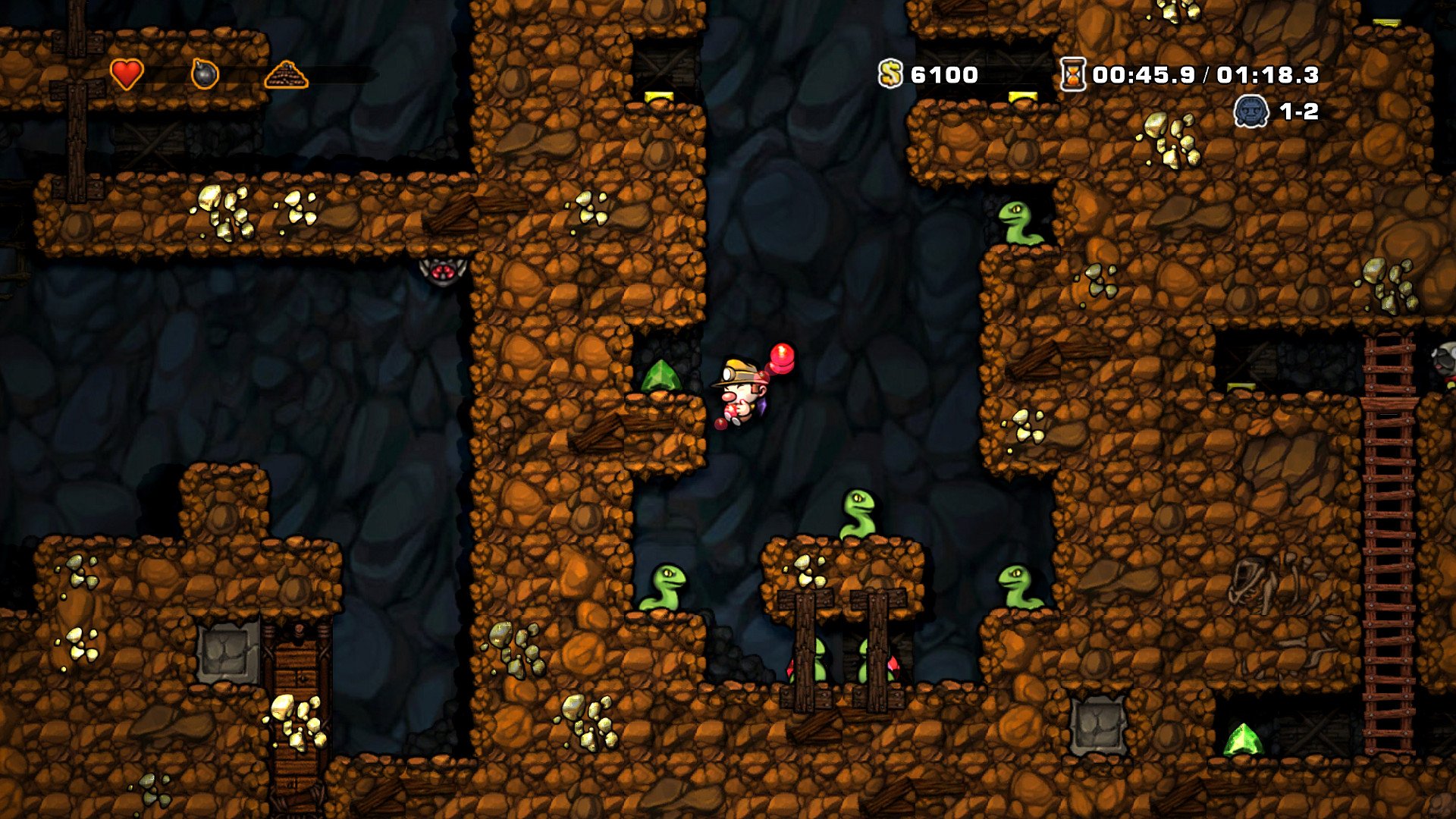Click the money total reading 6100
Viewport: 1456px width, 819px height.
point(944,74)
